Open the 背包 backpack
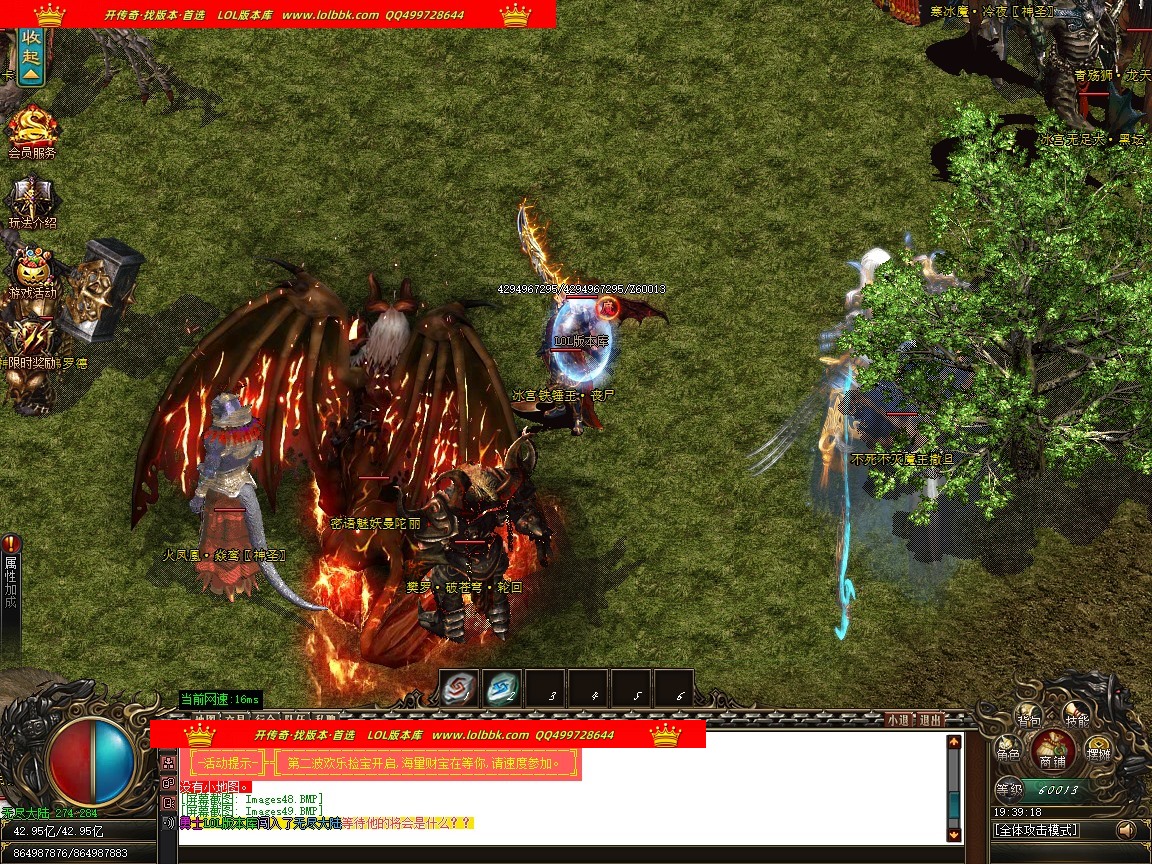The width and height of the screenshot is (1152, 864). point(1029,718)
